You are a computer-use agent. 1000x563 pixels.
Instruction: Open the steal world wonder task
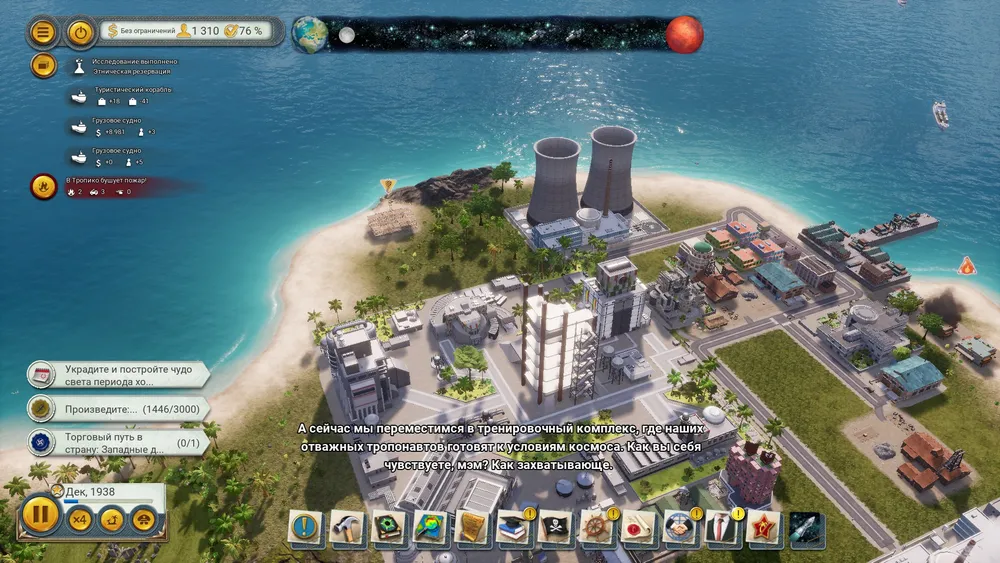click(118, 375)
